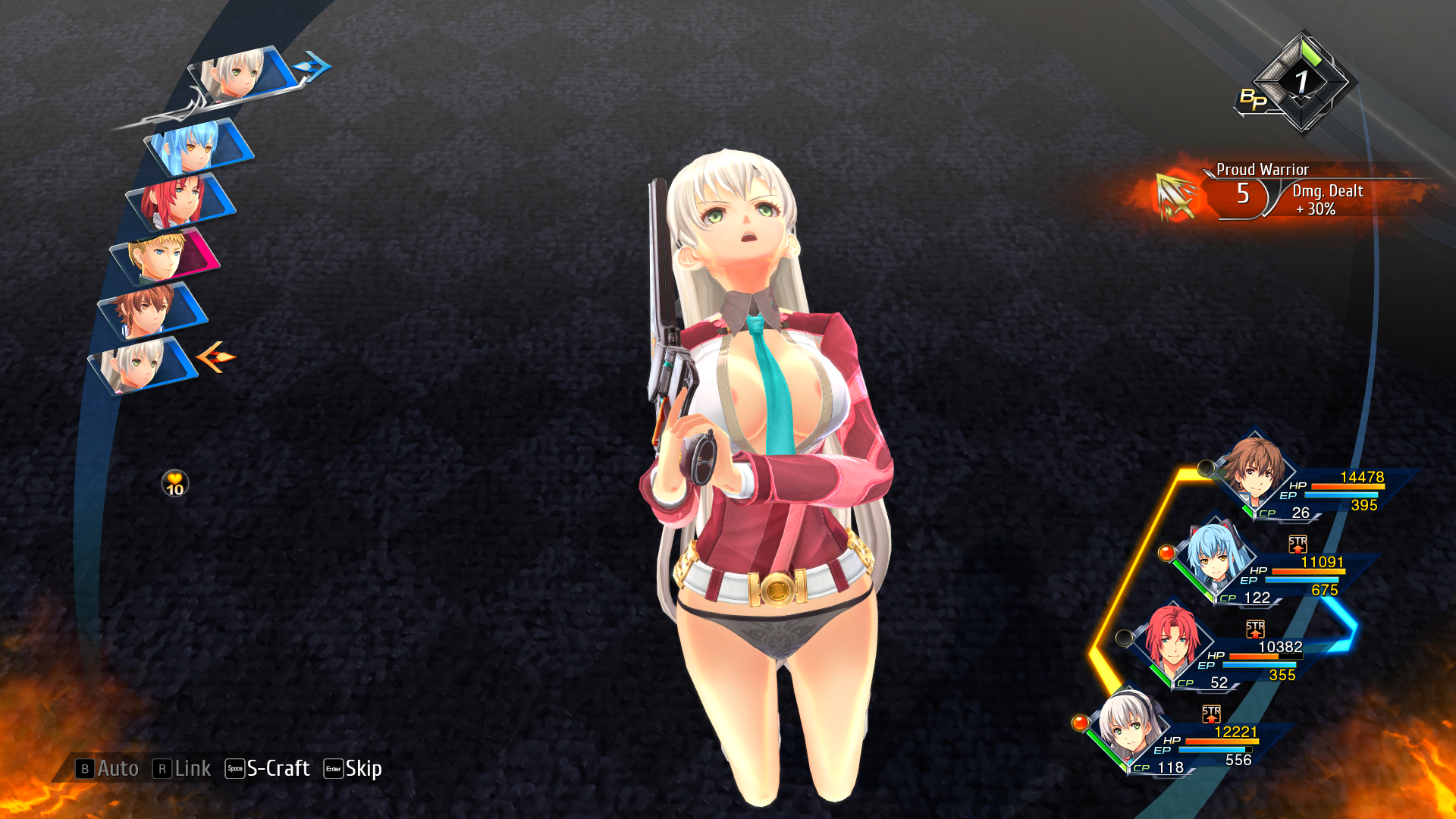The height and width of the screenshot is (819, 1456).
Task: Activate the Link command
Action: pyautogui.click(x=182, y=768)
